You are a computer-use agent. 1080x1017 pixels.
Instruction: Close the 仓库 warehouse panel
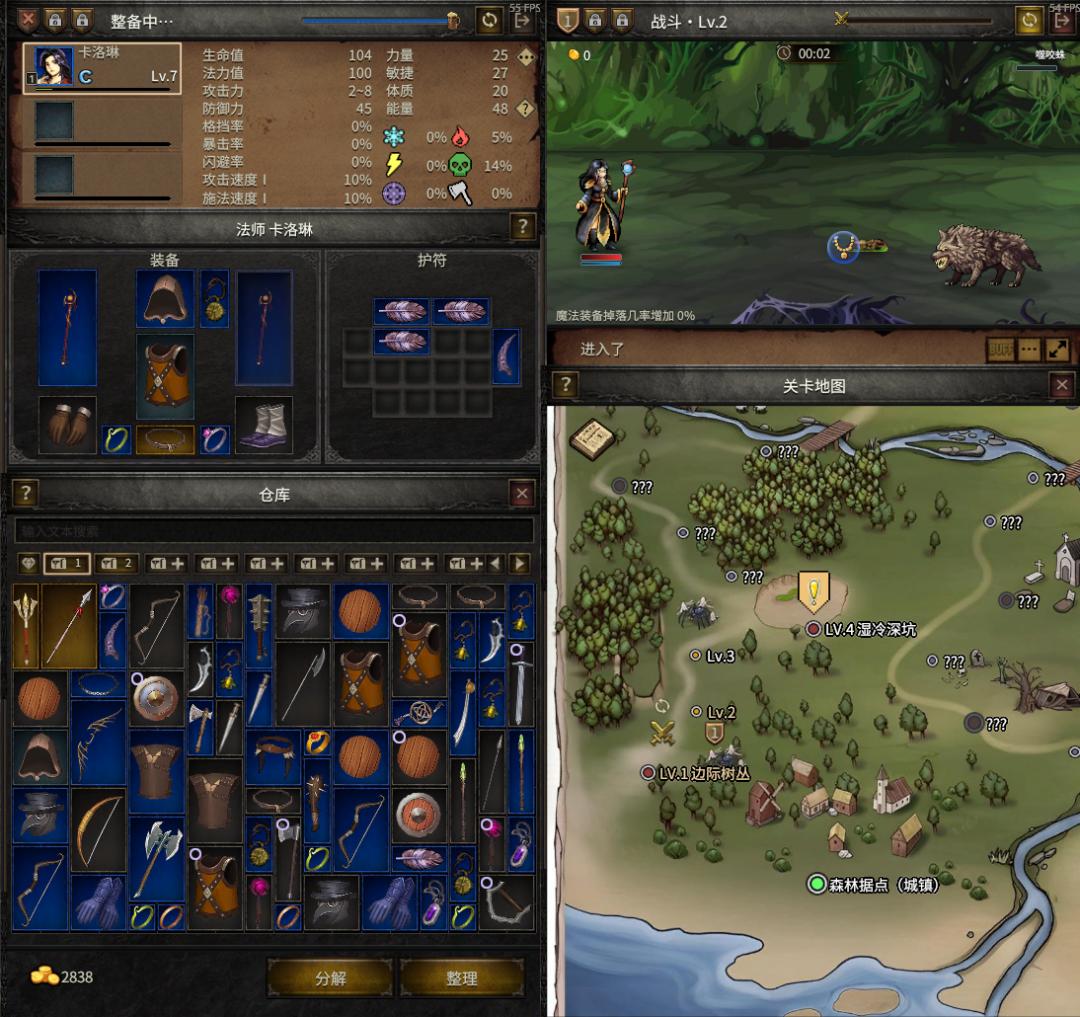click(522, 493)
